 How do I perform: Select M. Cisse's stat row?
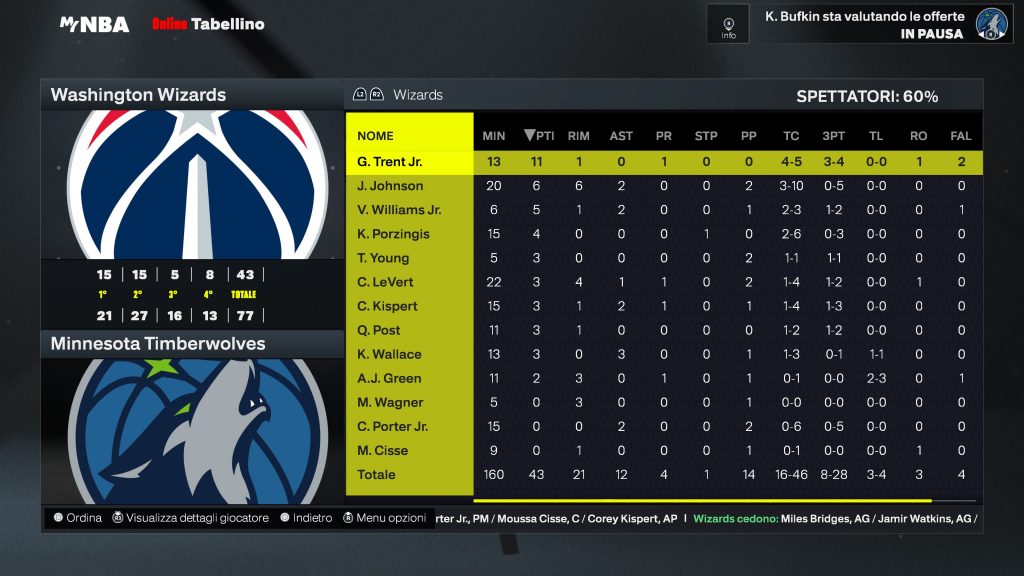pos(382,450)
